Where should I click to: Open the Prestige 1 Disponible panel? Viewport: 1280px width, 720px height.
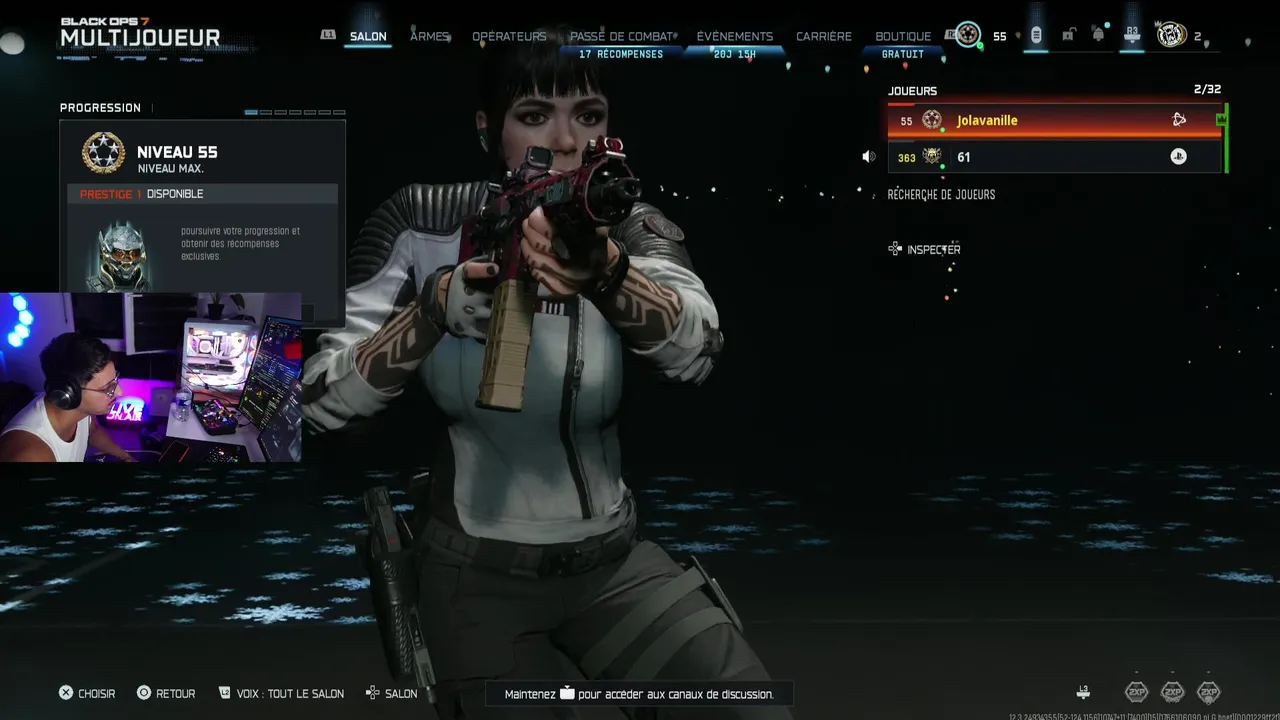(203, 194)
